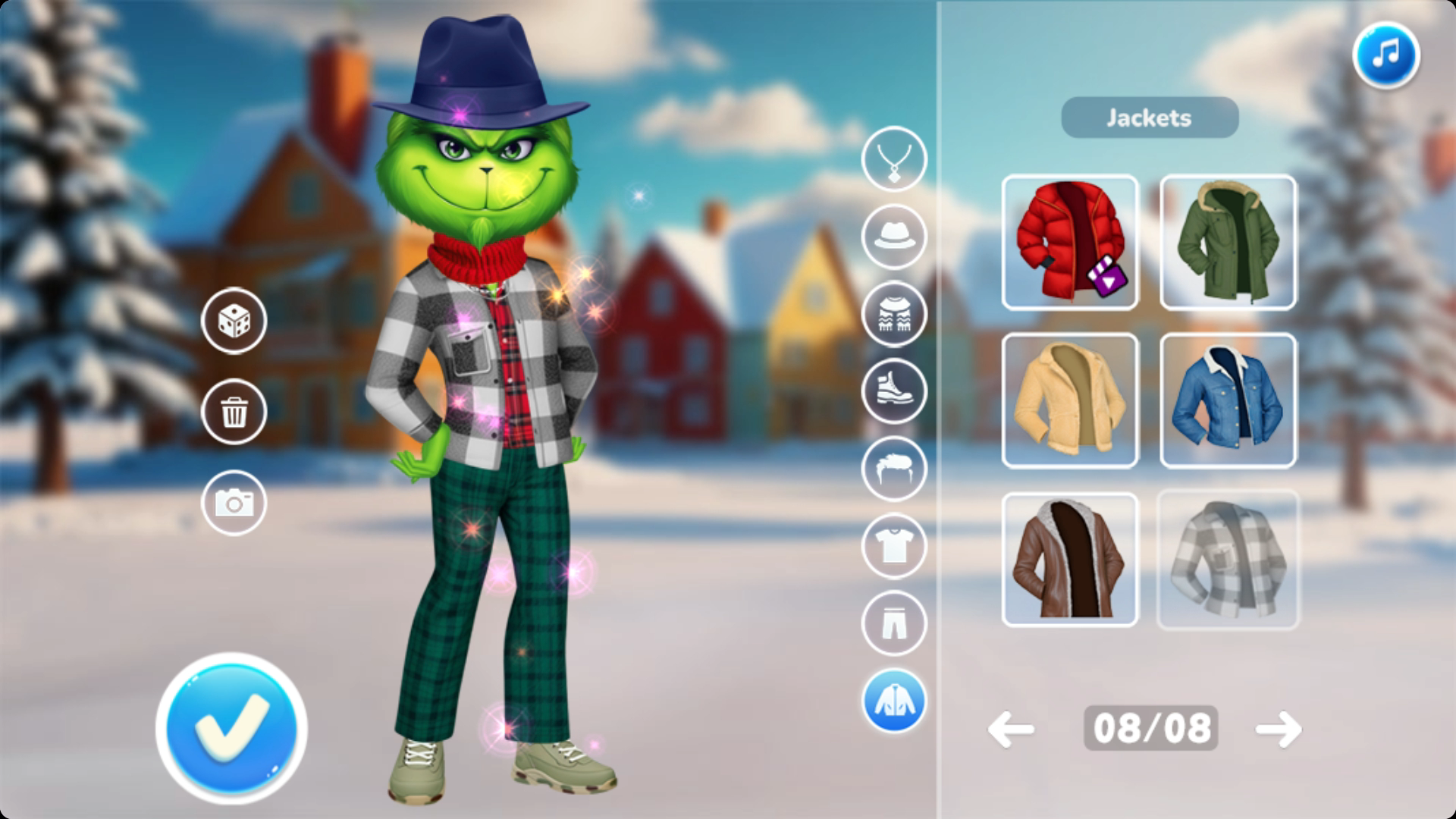Select the brown leather coat

coord(1069,559)
